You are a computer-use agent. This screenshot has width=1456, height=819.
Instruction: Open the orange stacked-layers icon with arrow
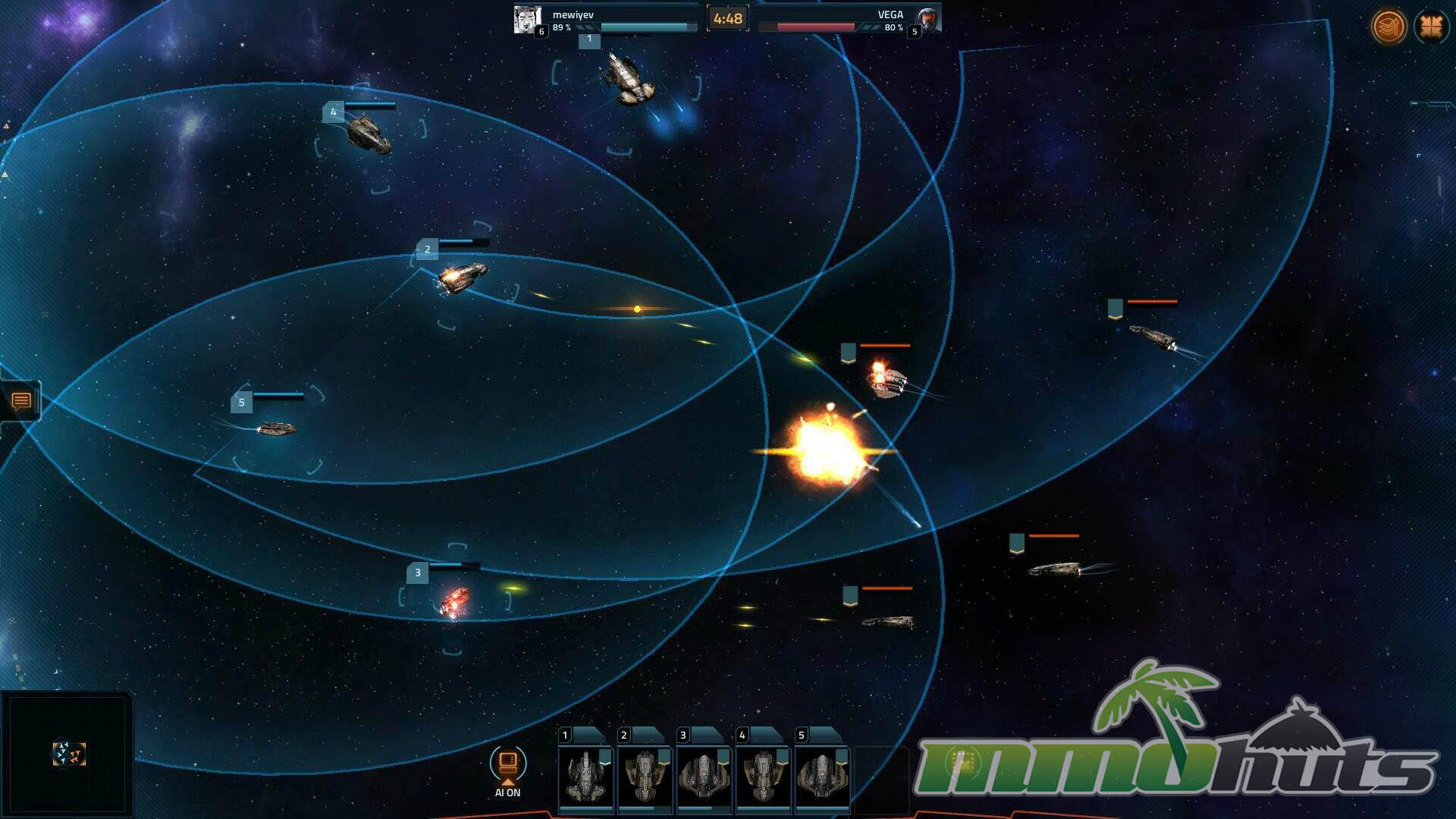click(x=1389, y=27)
